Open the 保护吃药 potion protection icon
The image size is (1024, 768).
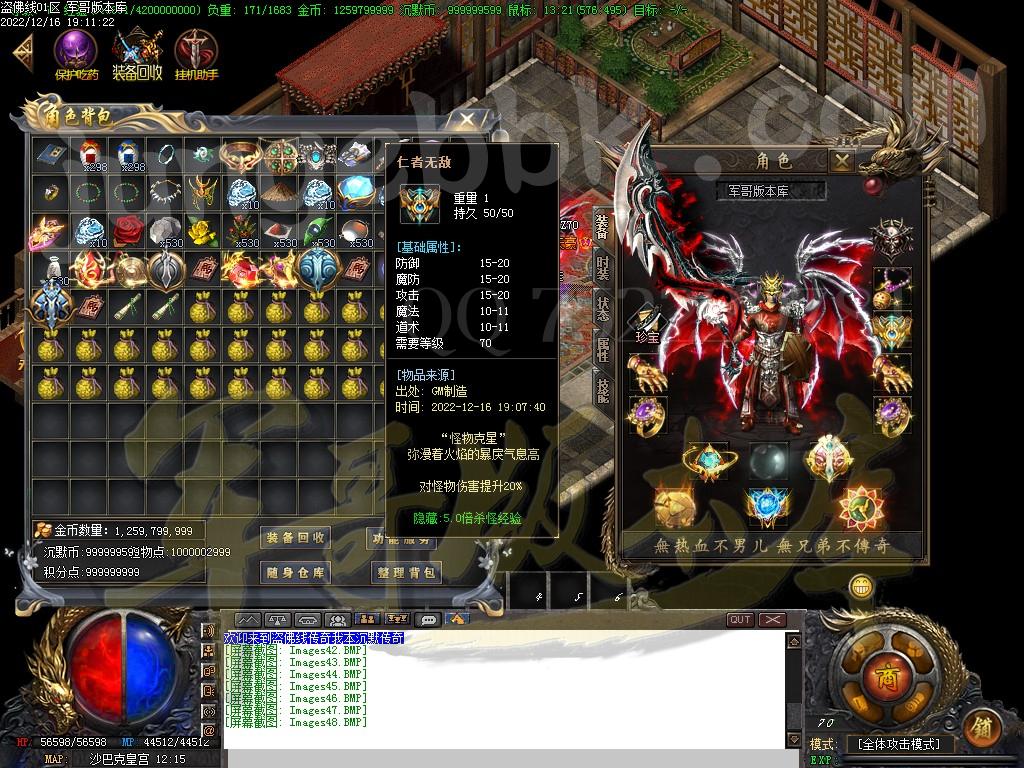[76, 52]
